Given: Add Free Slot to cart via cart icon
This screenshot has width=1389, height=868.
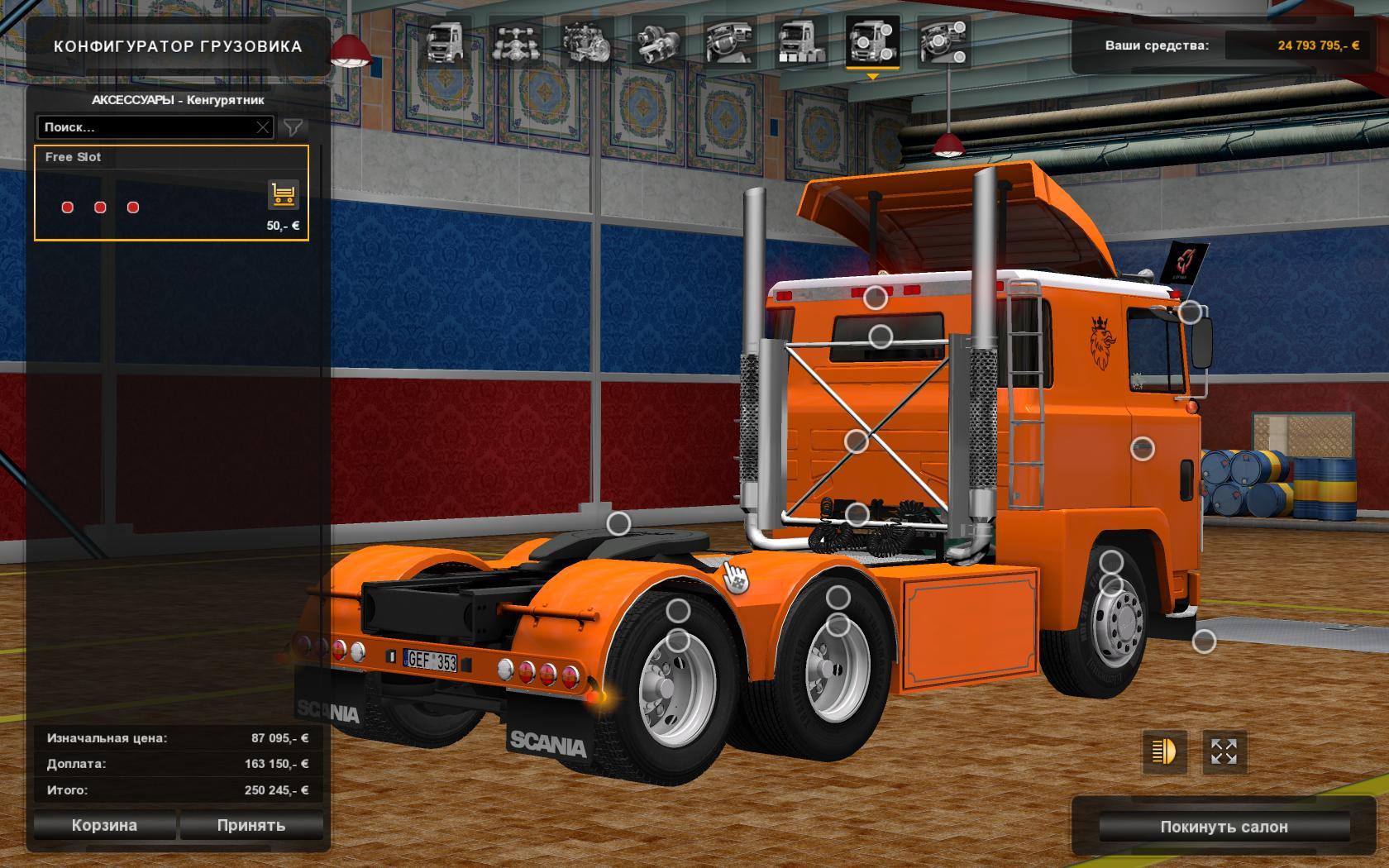Looking at the screenshot, I should pos(284,195).
